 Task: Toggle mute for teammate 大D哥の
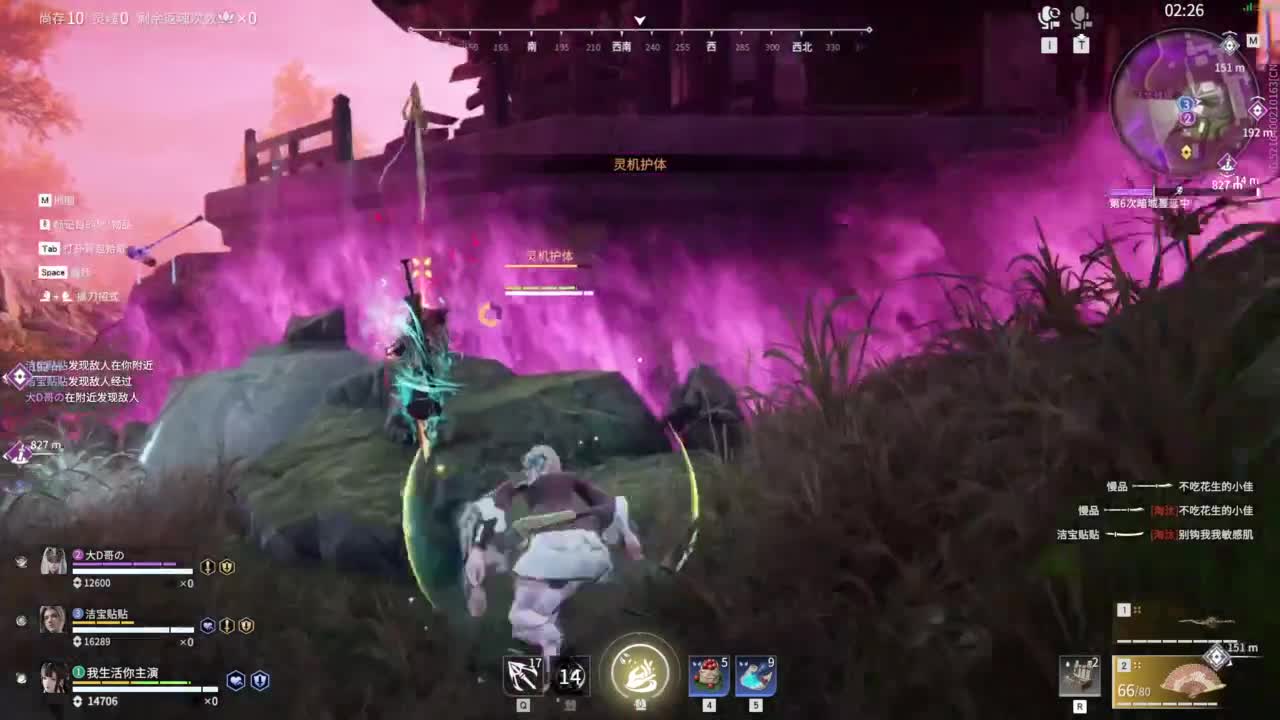[x=22, y=561]
